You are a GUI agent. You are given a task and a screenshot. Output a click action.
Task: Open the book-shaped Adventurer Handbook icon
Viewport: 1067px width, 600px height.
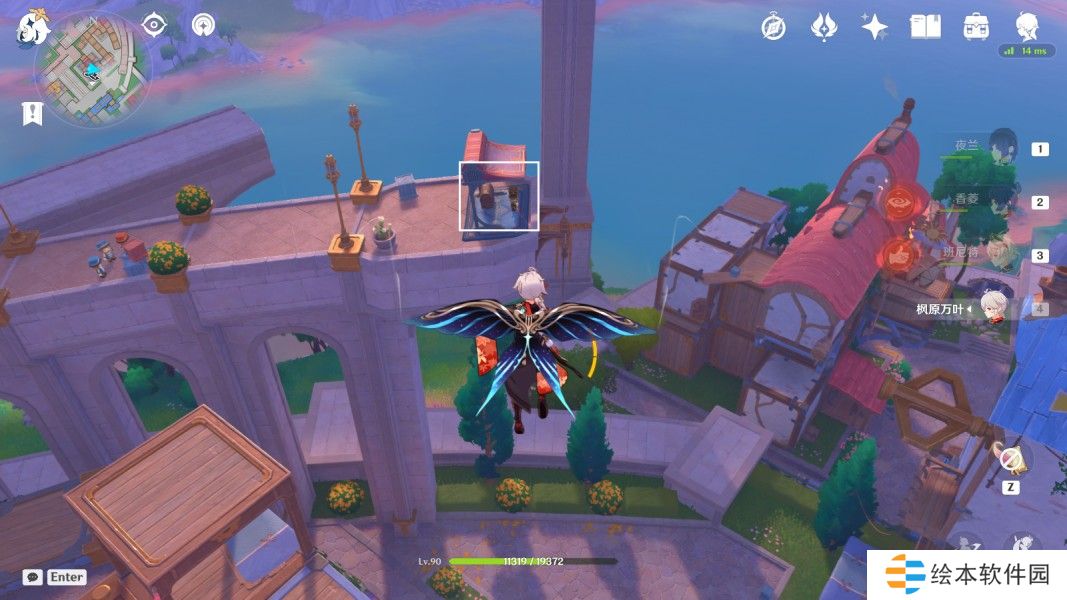[x=926, y=27]
